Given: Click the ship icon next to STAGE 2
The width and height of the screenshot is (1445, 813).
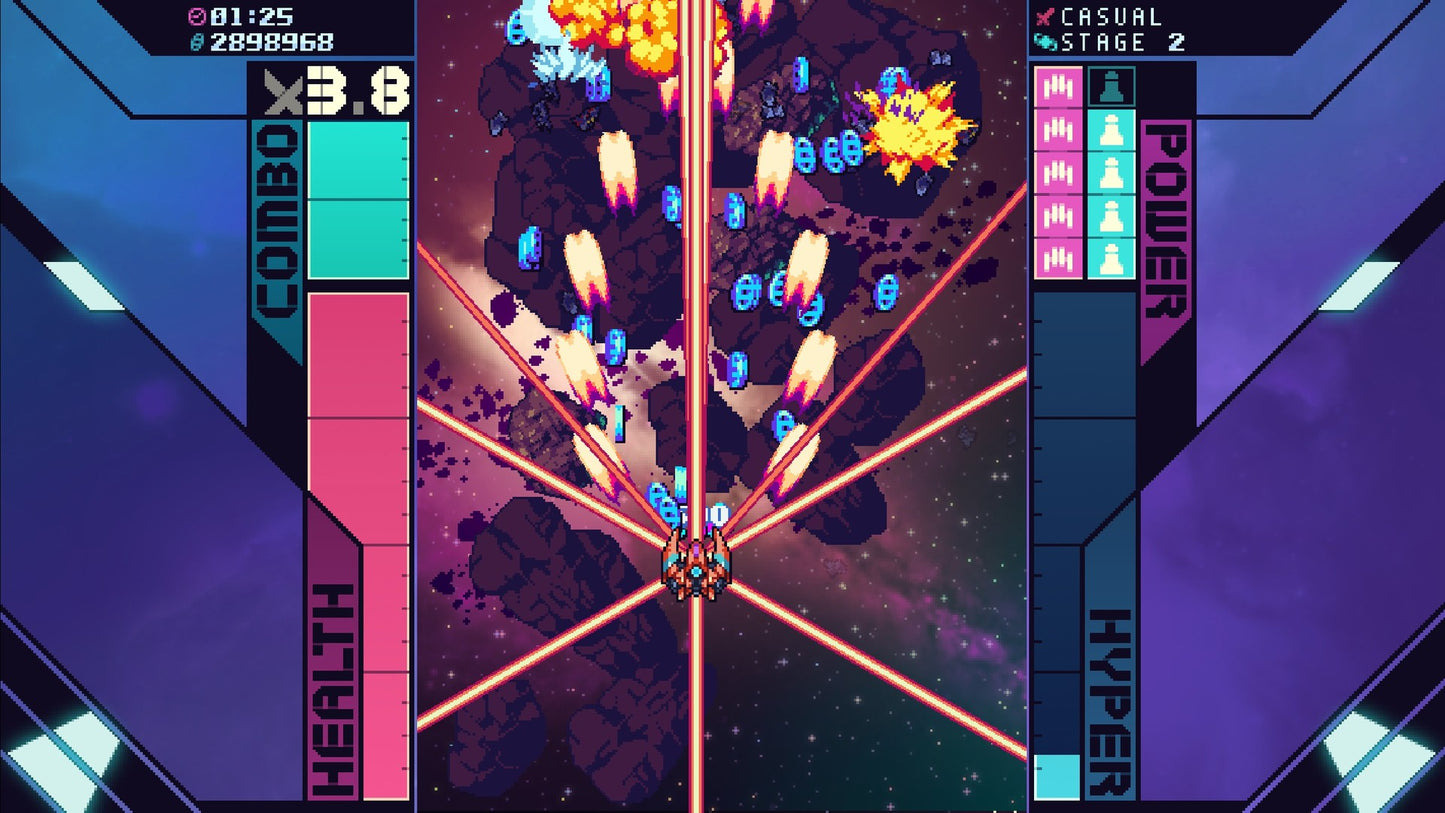Looking at the screenshot, I should click(x=1046, y=42).
